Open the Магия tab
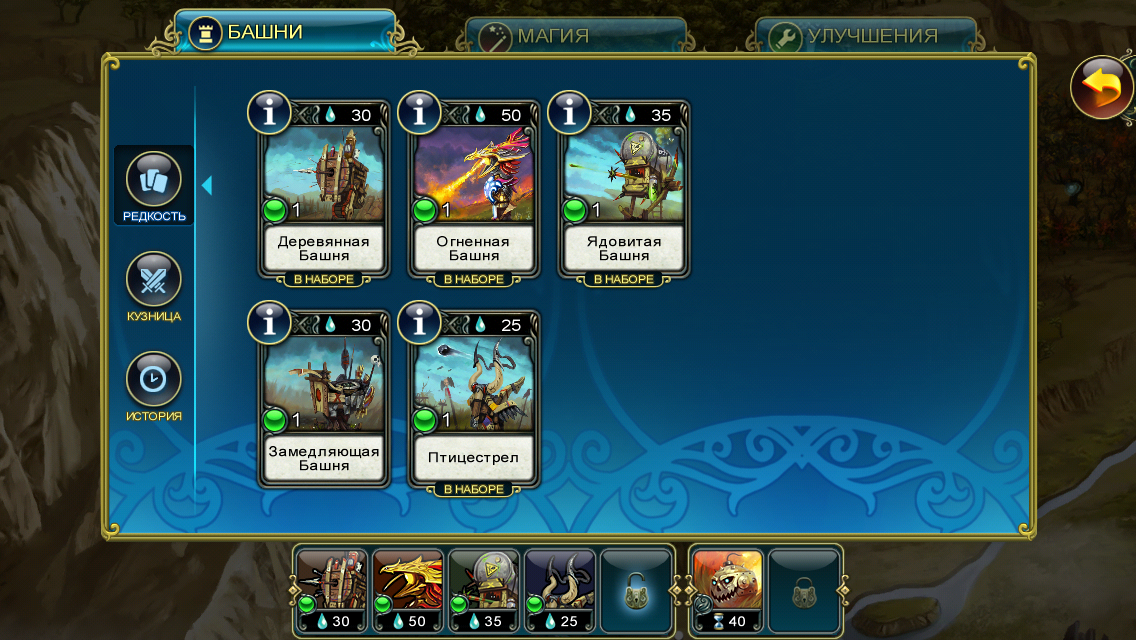 point(575,36)
